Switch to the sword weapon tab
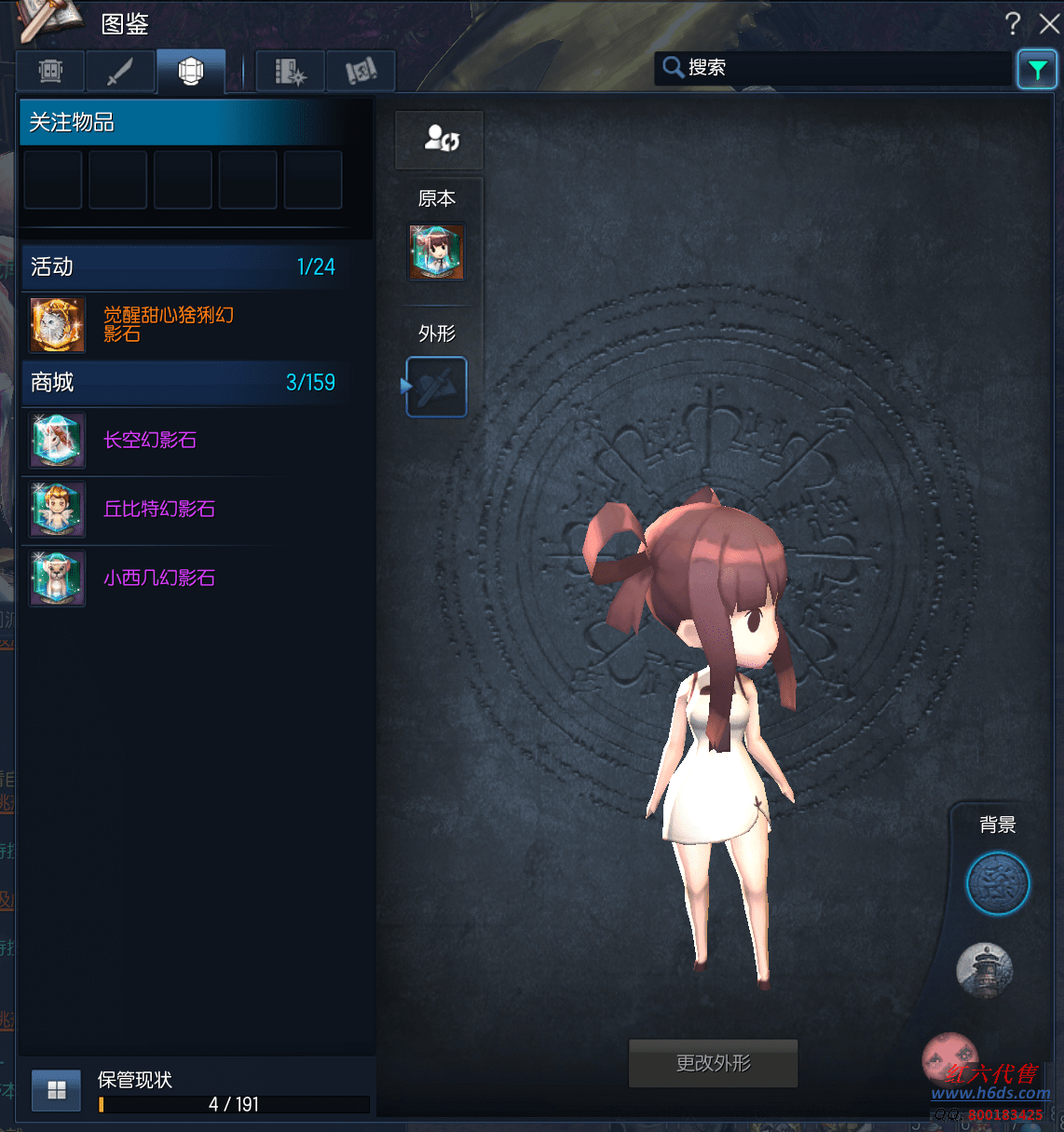 [x=120, y=71]
